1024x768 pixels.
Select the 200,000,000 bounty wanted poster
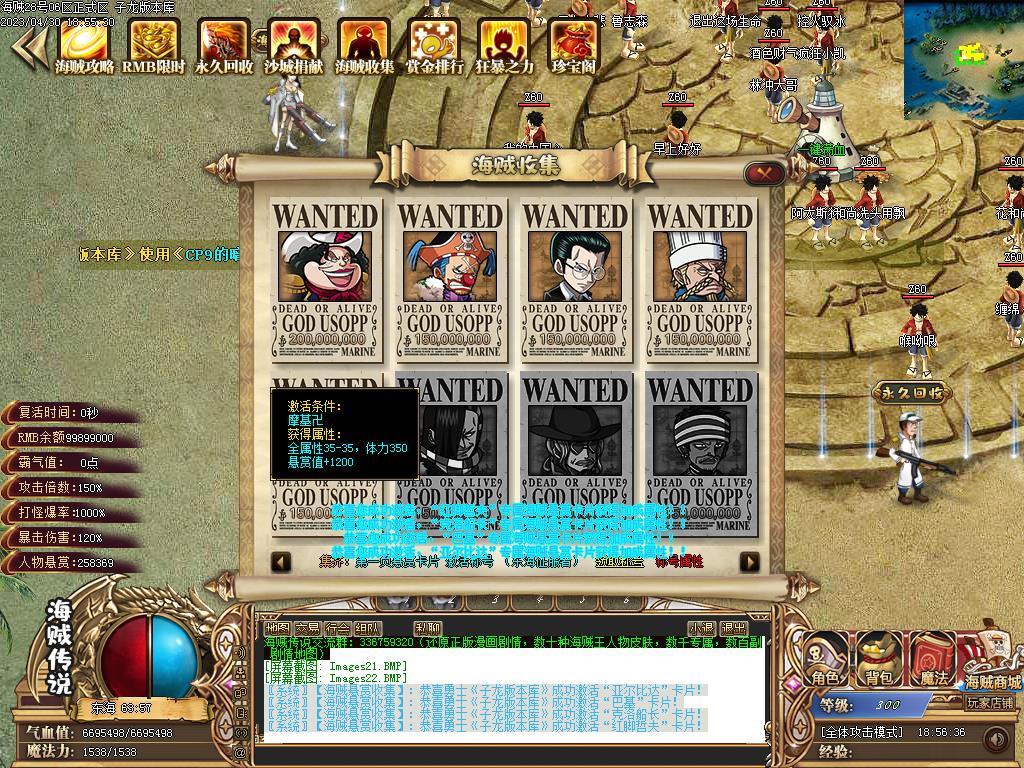[x=325, y=280]
